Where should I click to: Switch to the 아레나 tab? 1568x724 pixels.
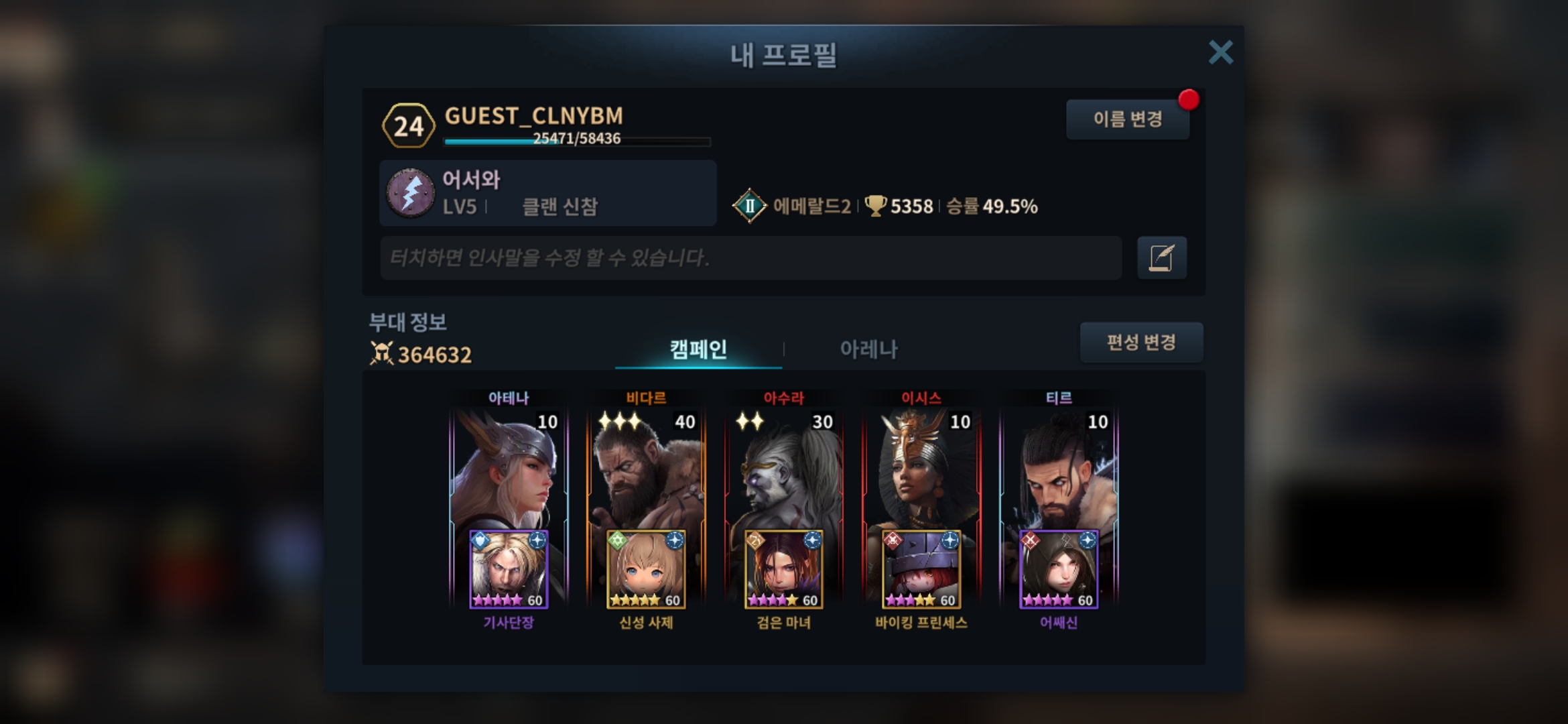click(x=868, y=349)
